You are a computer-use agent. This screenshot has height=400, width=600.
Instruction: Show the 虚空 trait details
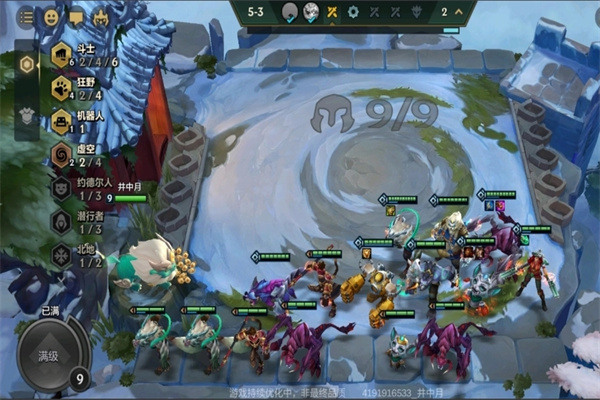pos(61,154)
